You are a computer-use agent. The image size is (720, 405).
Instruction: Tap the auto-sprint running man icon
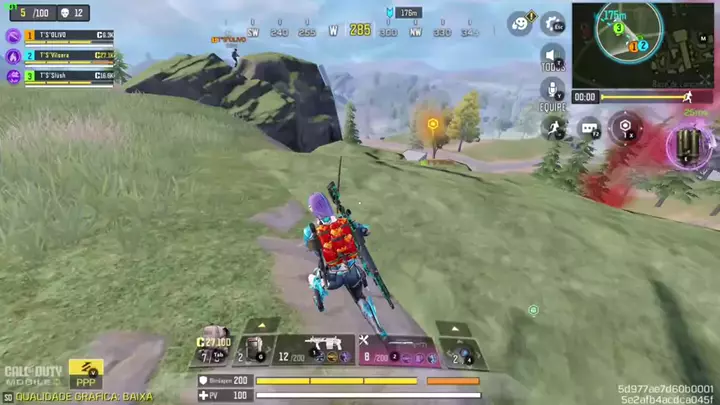[x=554, y=128]
